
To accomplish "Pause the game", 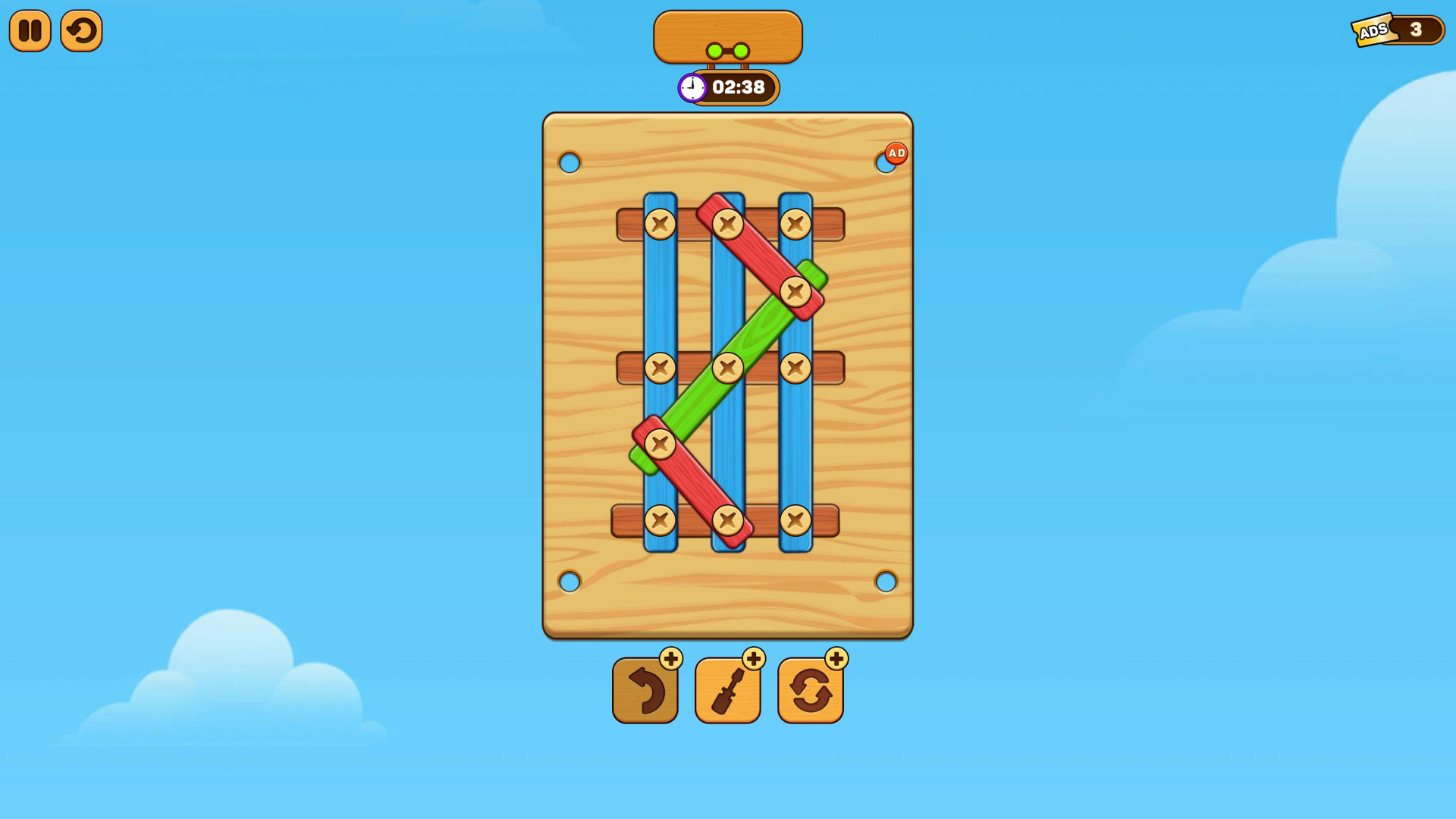I will click(x=30, y=30).
